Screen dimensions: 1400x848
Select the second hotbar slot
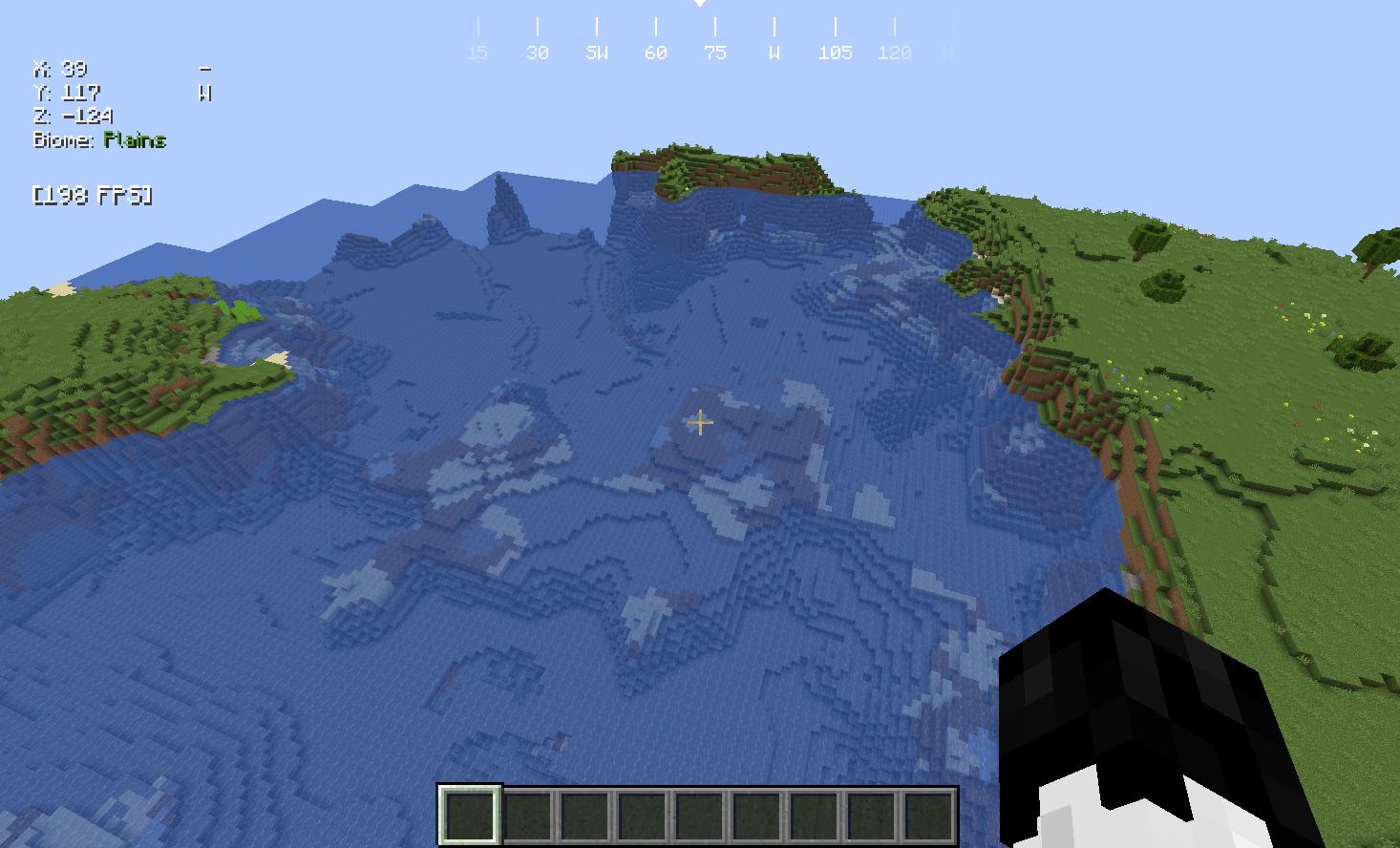click(527, 812)
